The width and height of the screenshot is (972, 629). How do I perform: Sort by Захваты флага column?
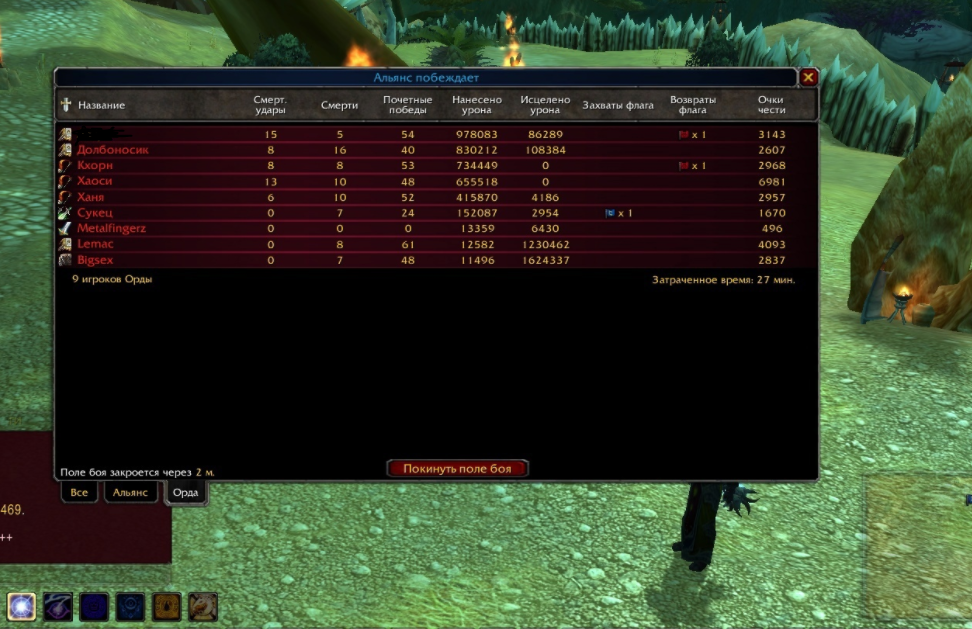coord(618,106)
